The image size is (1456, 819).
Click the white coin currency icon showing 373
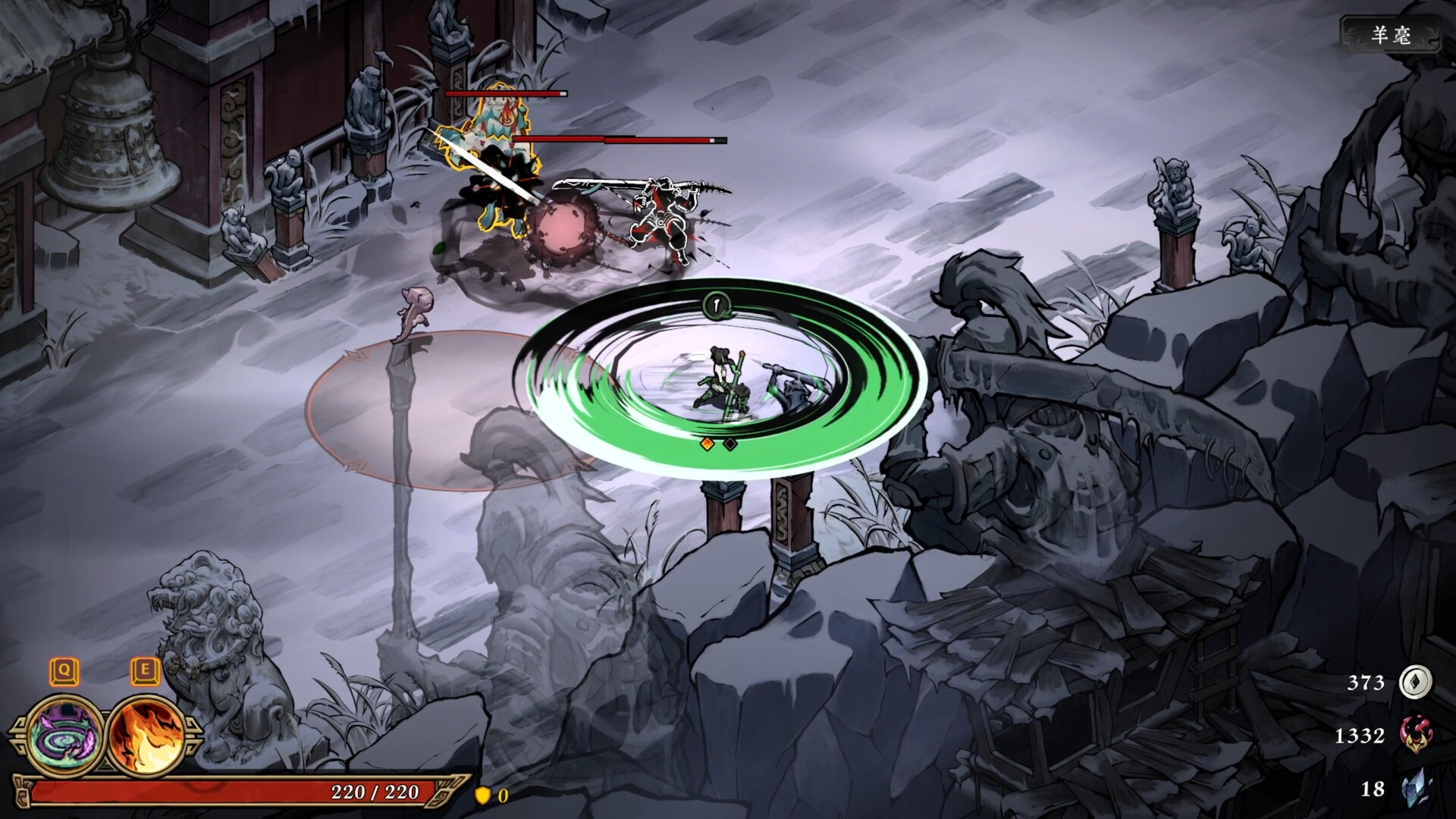(1417, 681)
